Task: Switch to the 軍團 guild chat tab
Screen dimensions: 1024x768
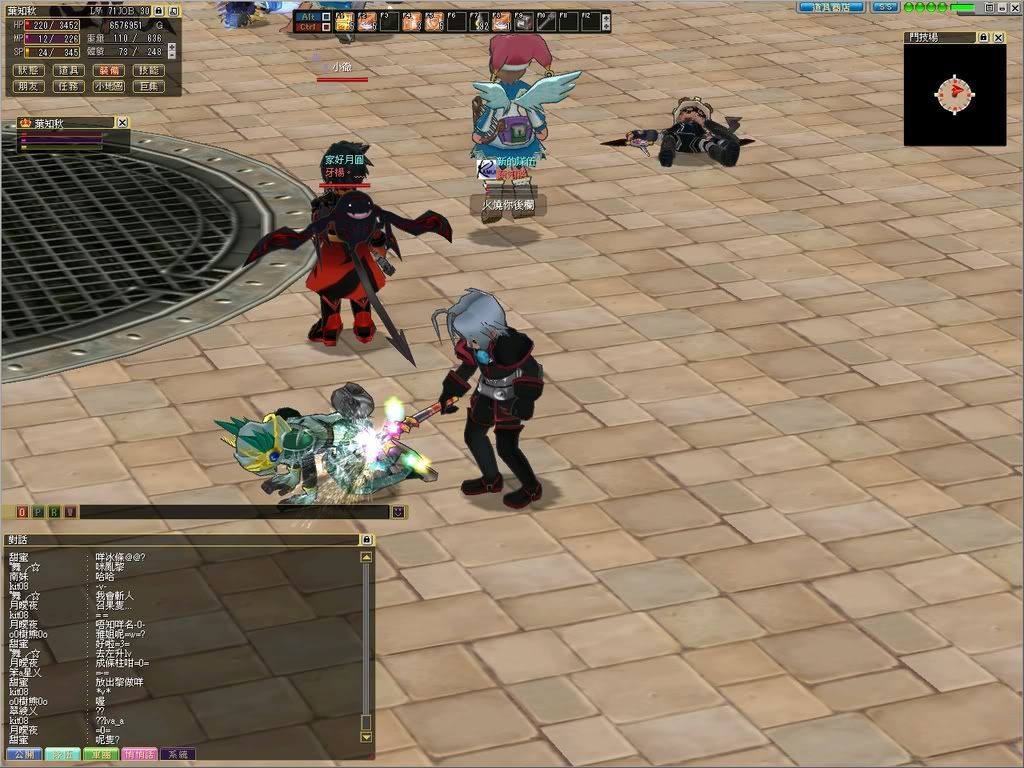Action: tap(101, 754)
